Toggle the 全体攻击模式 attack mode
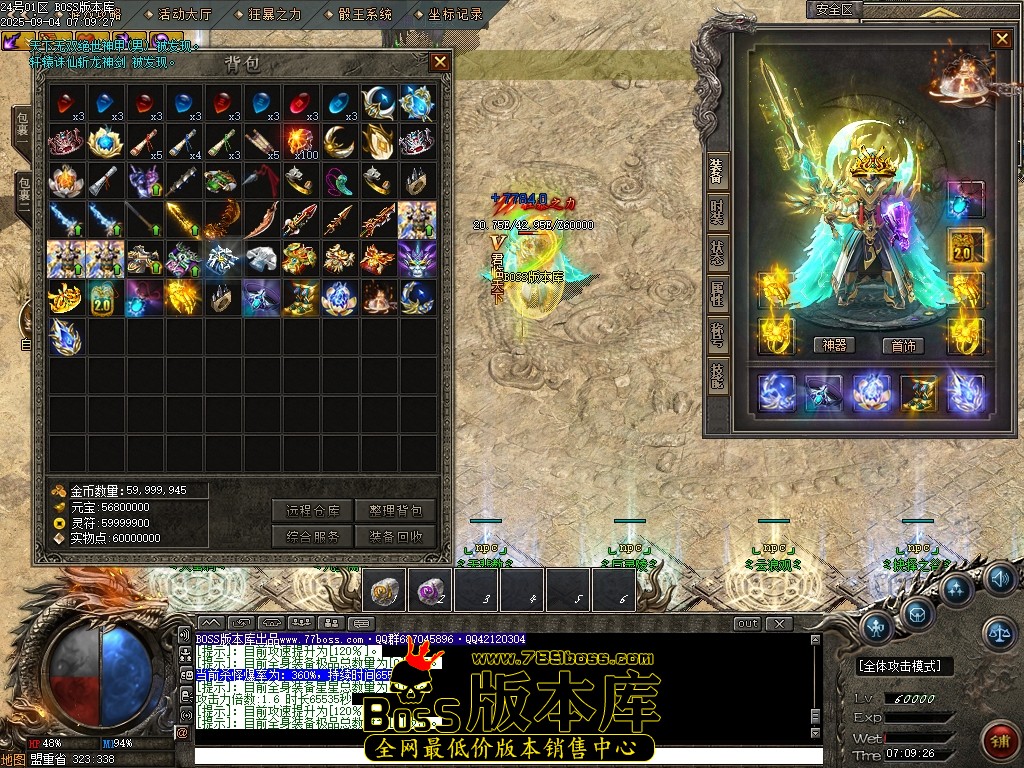The image size is (1024, 768). 904,666
